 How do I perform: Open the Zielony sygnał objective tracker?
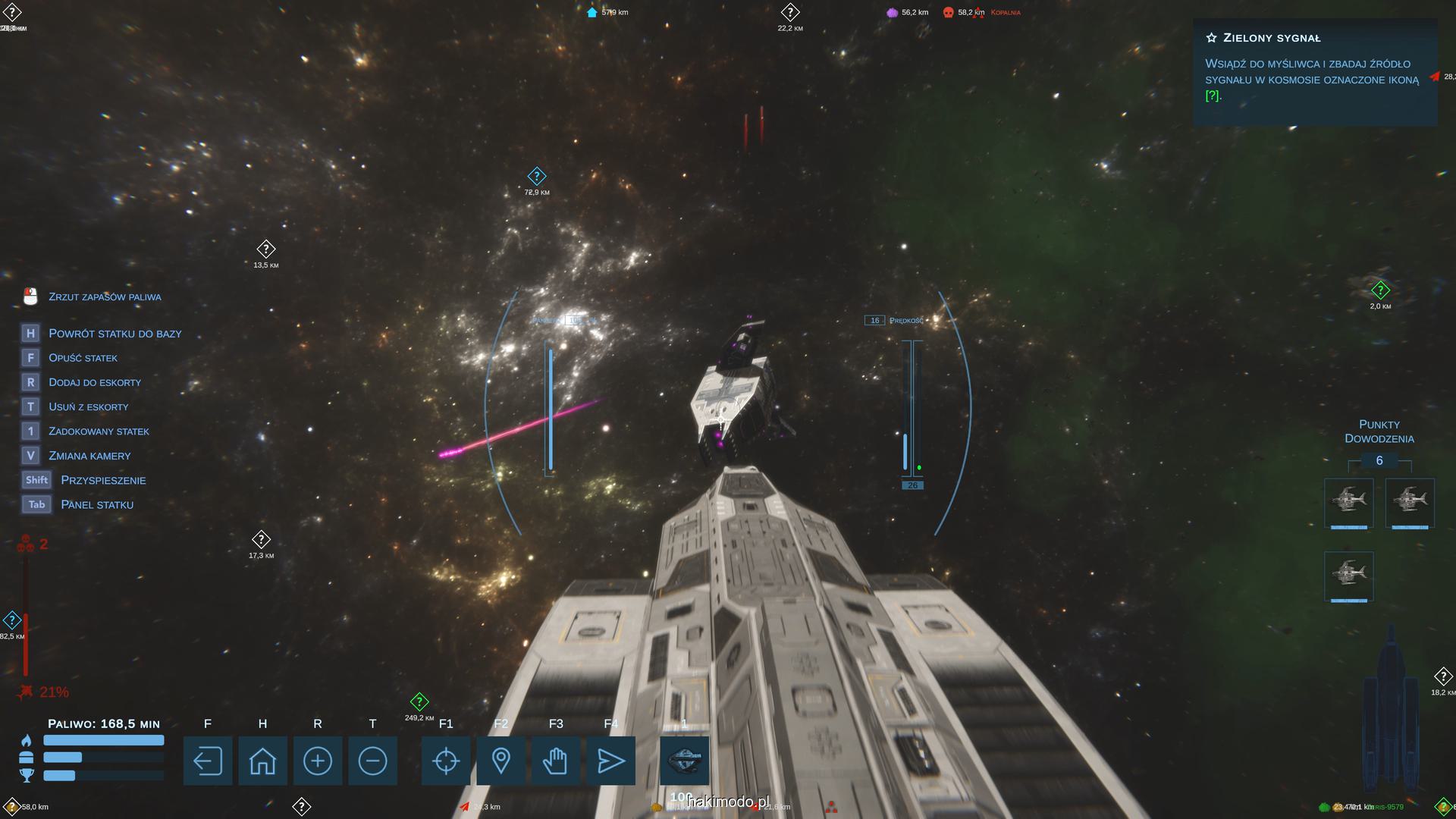(1314, 68)
